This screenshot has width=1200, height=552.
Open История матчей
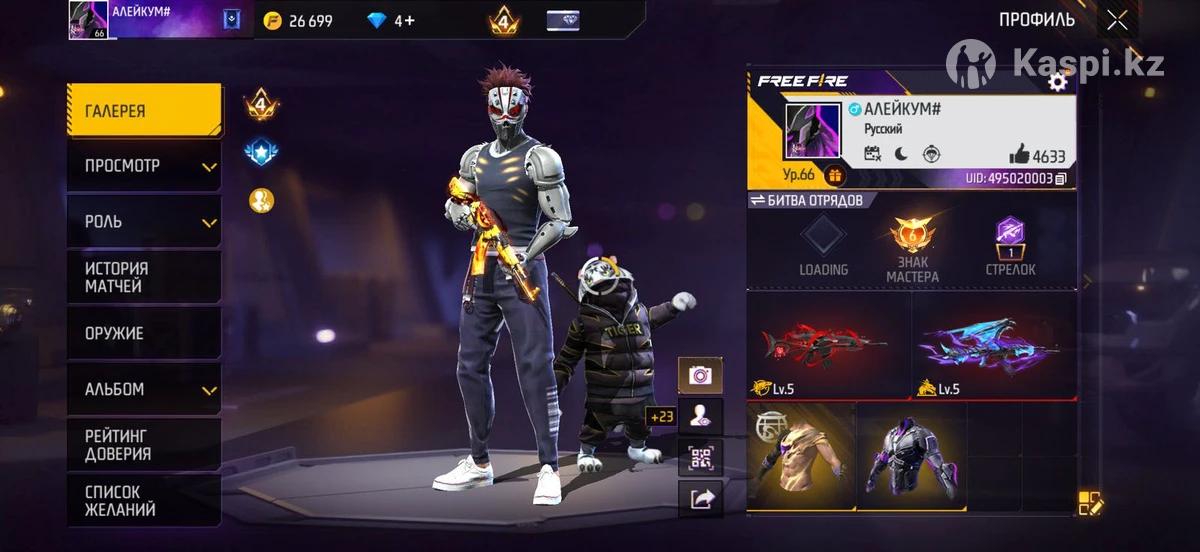[144, 277]
